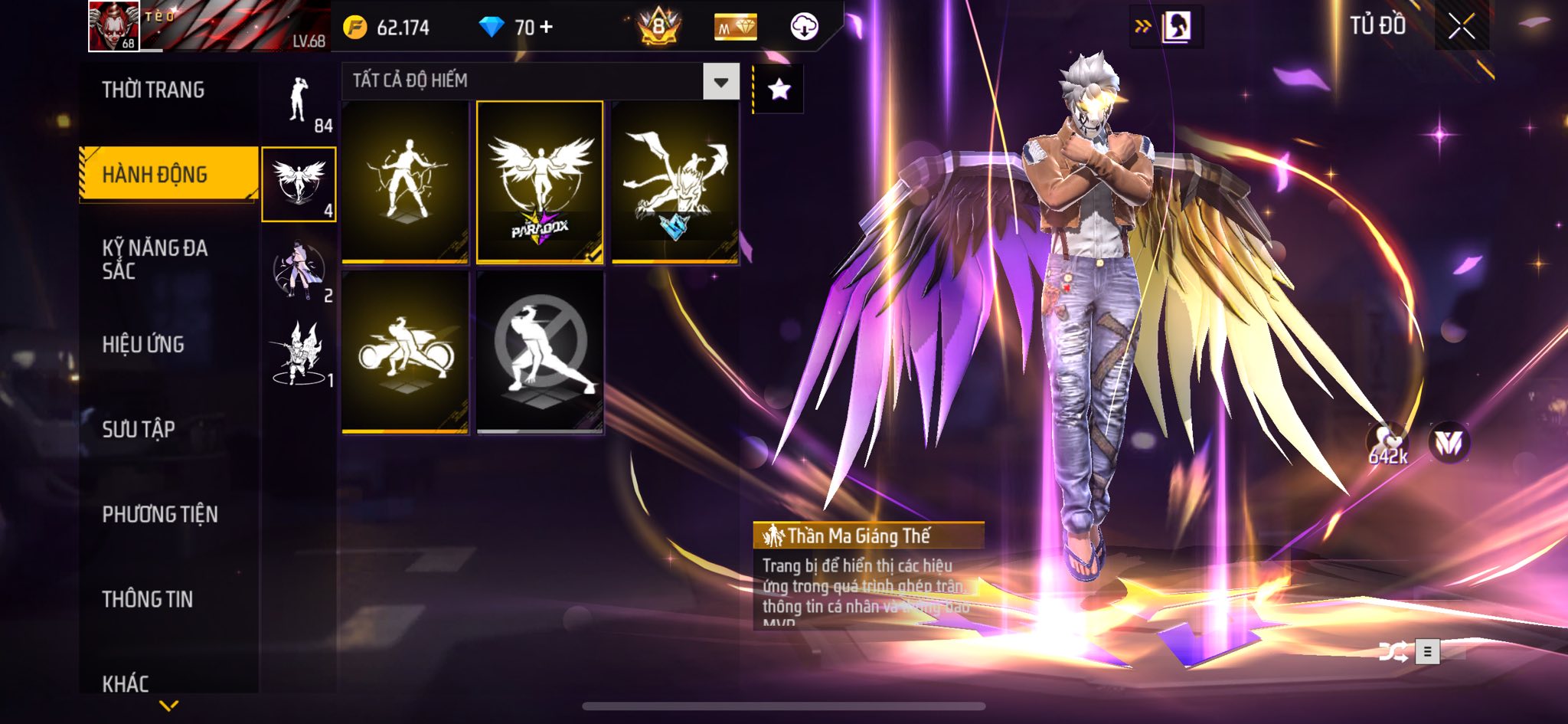Add diamonds with the plus button
The width and height of the screenshot is (1568, 724).
547,27
